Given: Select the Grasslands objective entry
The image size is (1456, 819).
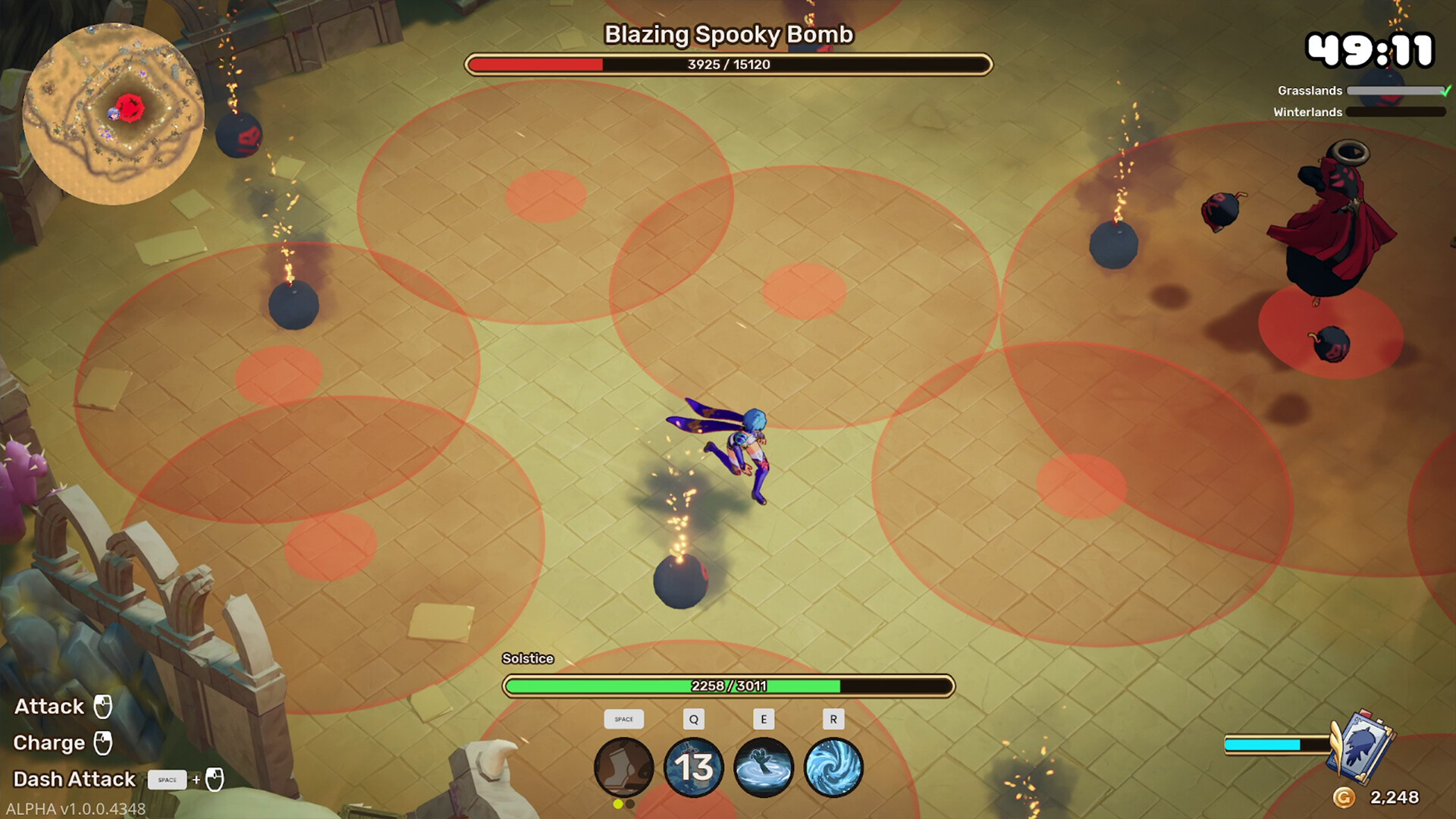Looking at the screenshot, I should pos(1310,91).
